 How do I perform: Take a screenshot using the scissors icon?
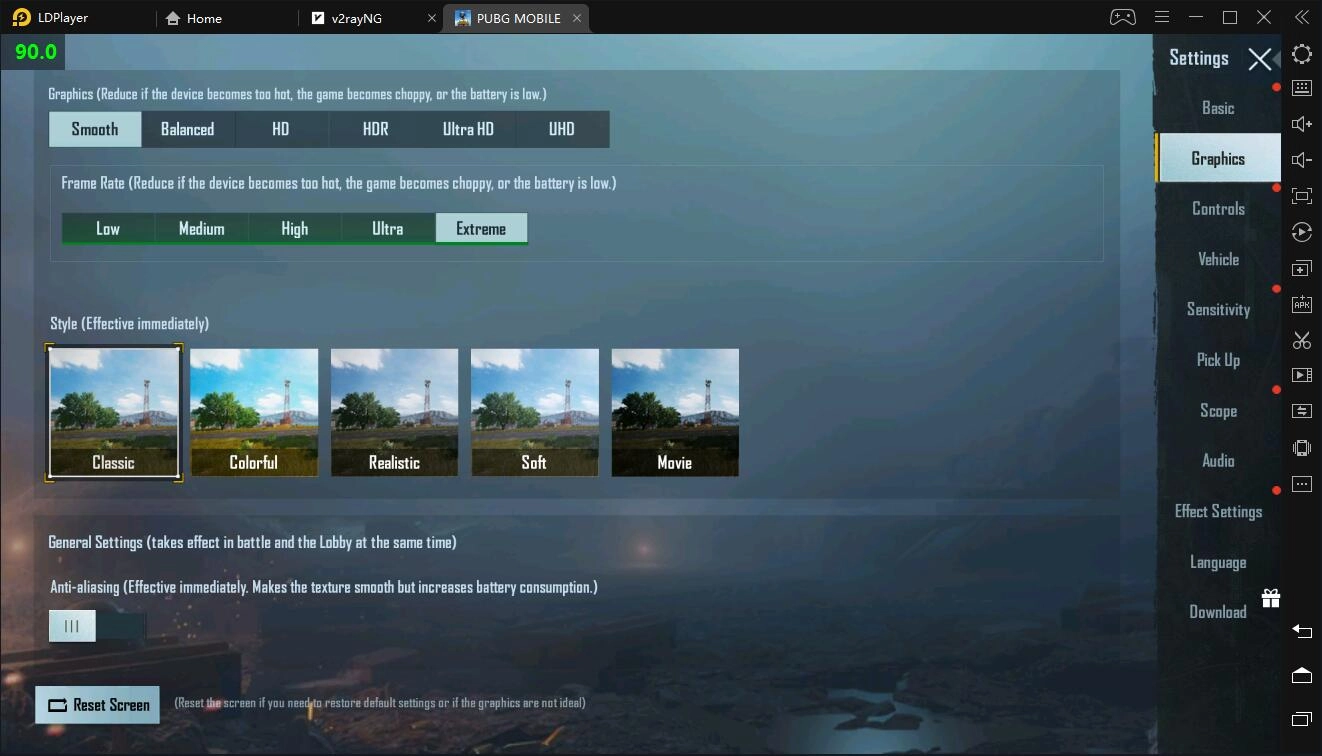[1301, 340]
